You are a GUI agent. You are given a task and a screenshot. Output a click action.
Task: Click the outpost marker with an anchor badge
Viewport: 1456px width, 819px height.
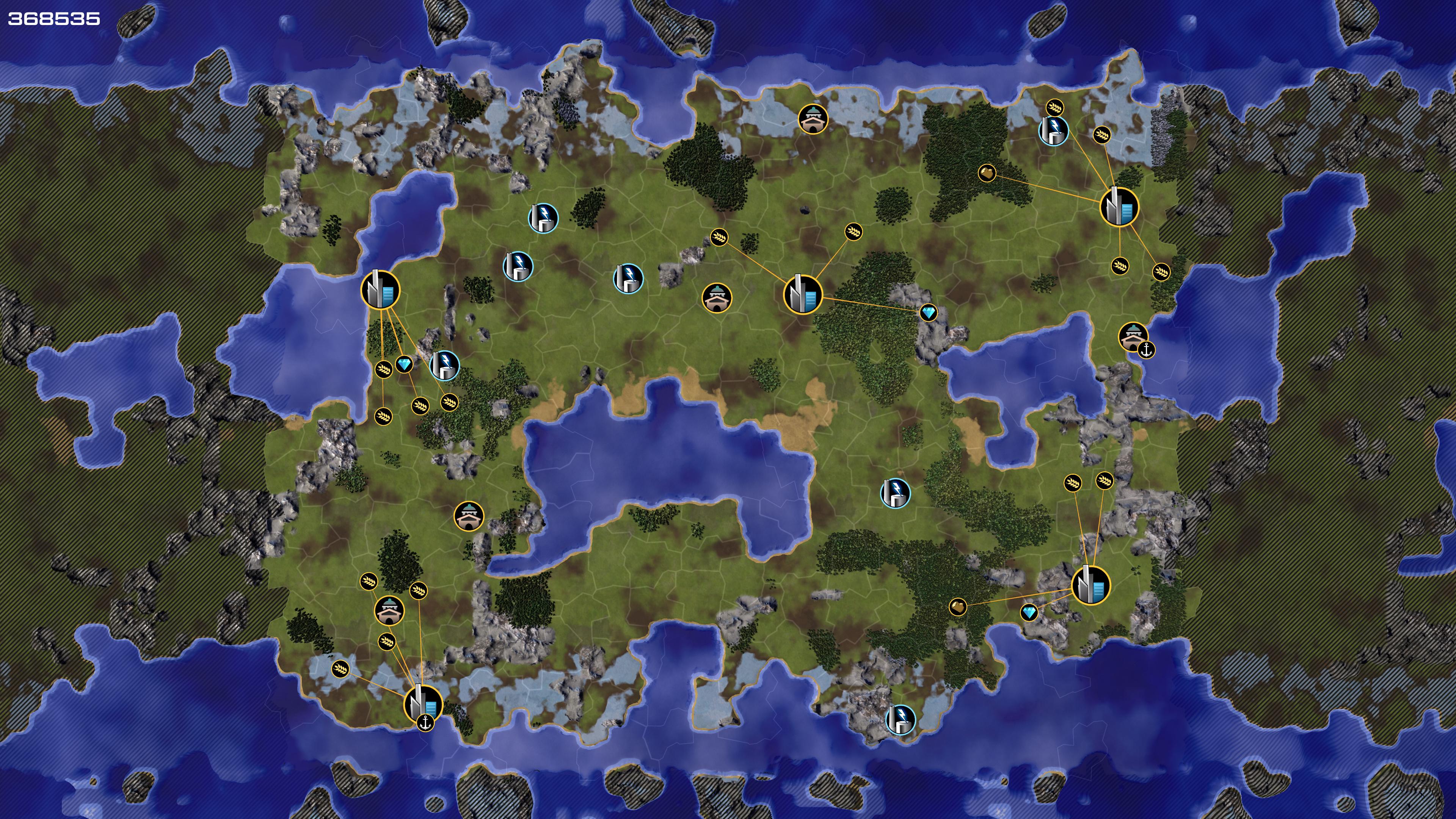click(x=1133, y=337)
